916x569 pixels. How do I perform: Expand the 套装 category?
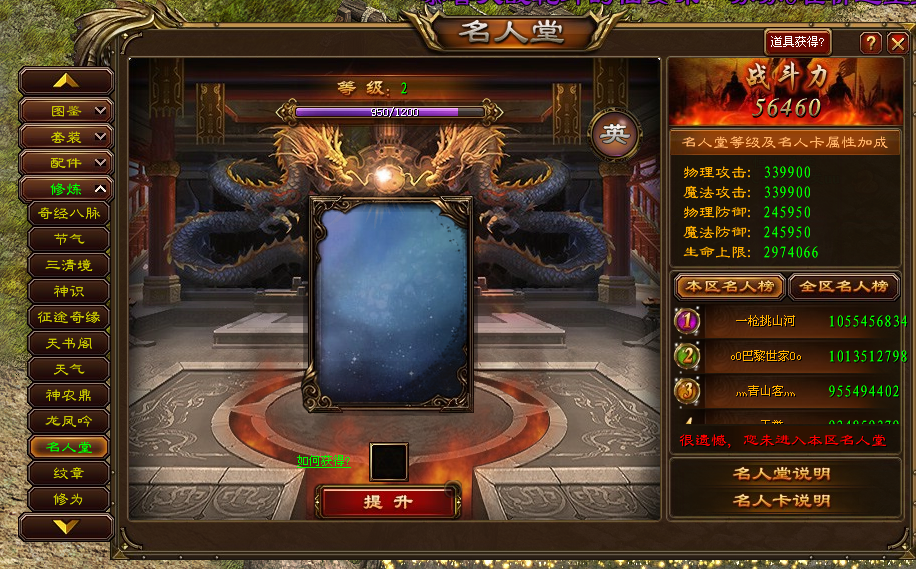(66, 136)
